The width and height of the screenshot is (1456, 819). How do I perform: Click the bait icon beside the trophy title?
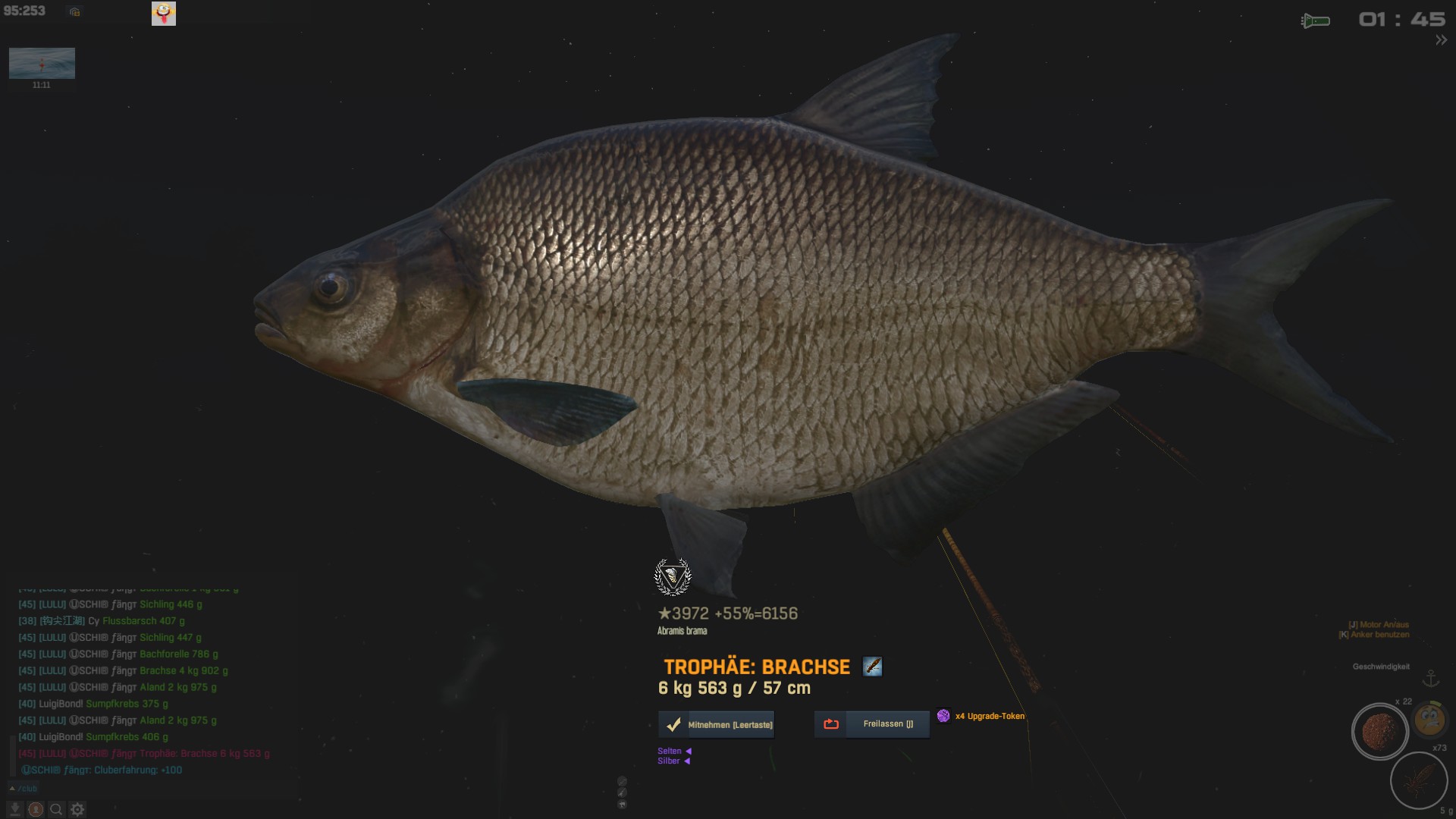(873, 667)
